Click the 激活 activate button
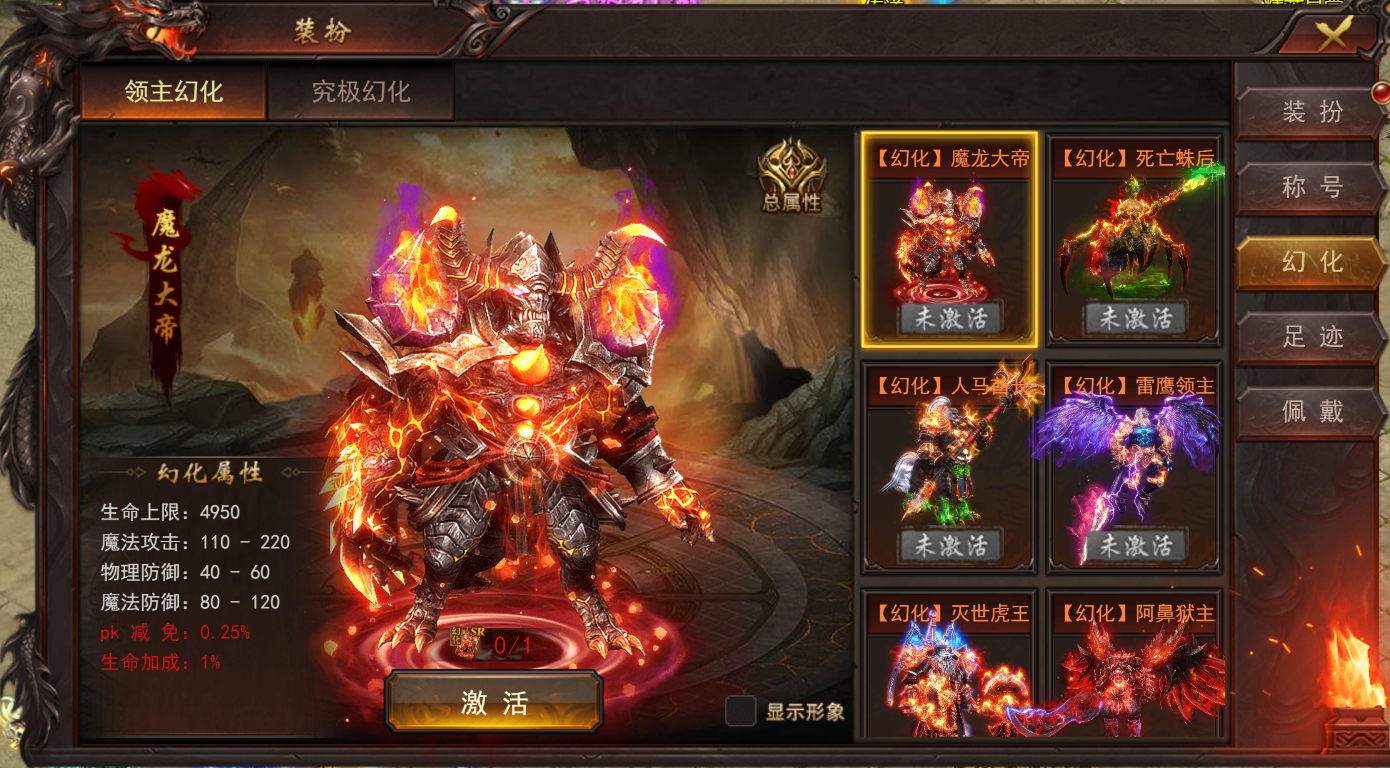Viewport: 1390px width, 768px height. [x=494, y=702]
